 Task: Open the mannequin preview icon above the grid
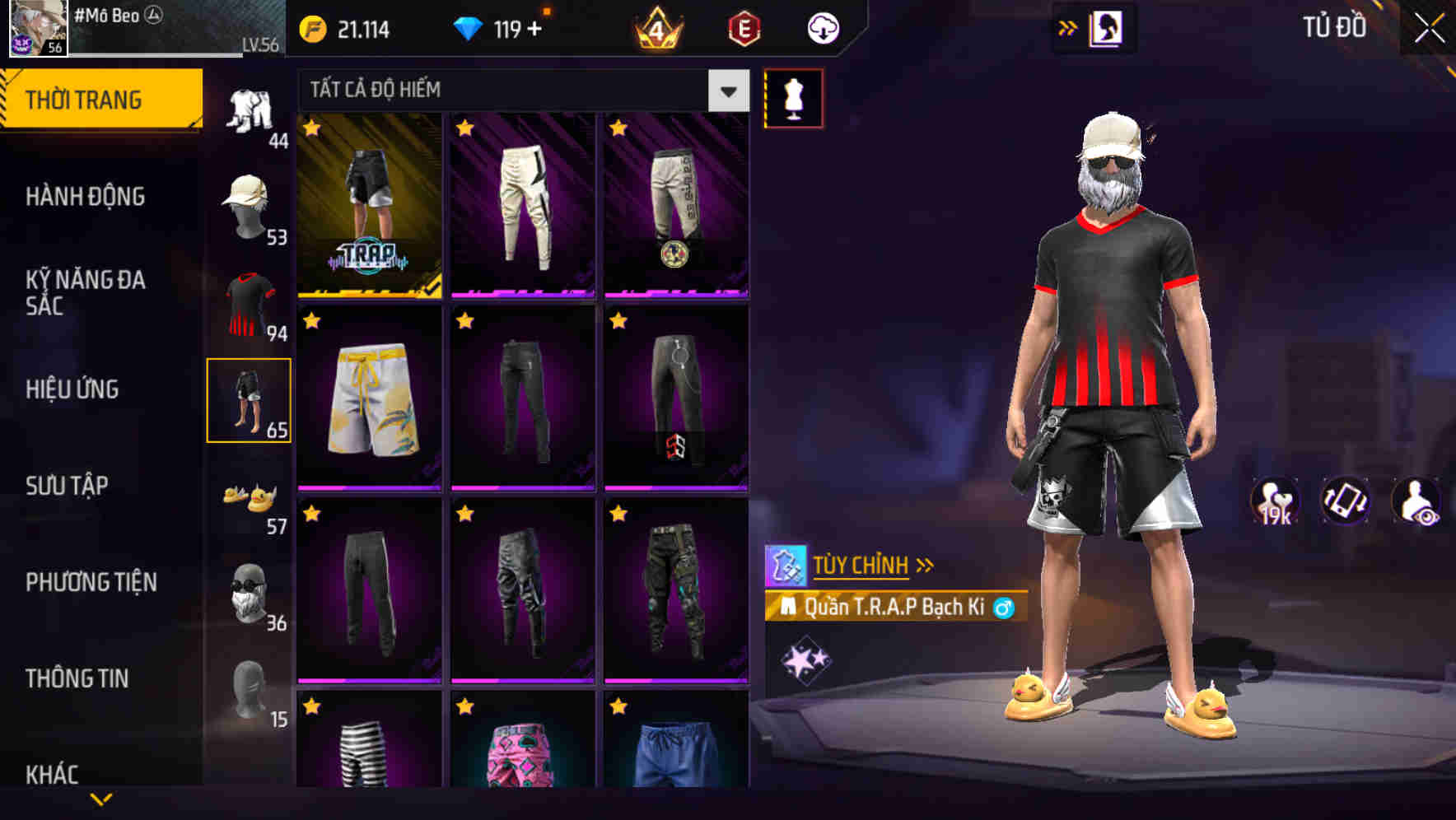793,96
